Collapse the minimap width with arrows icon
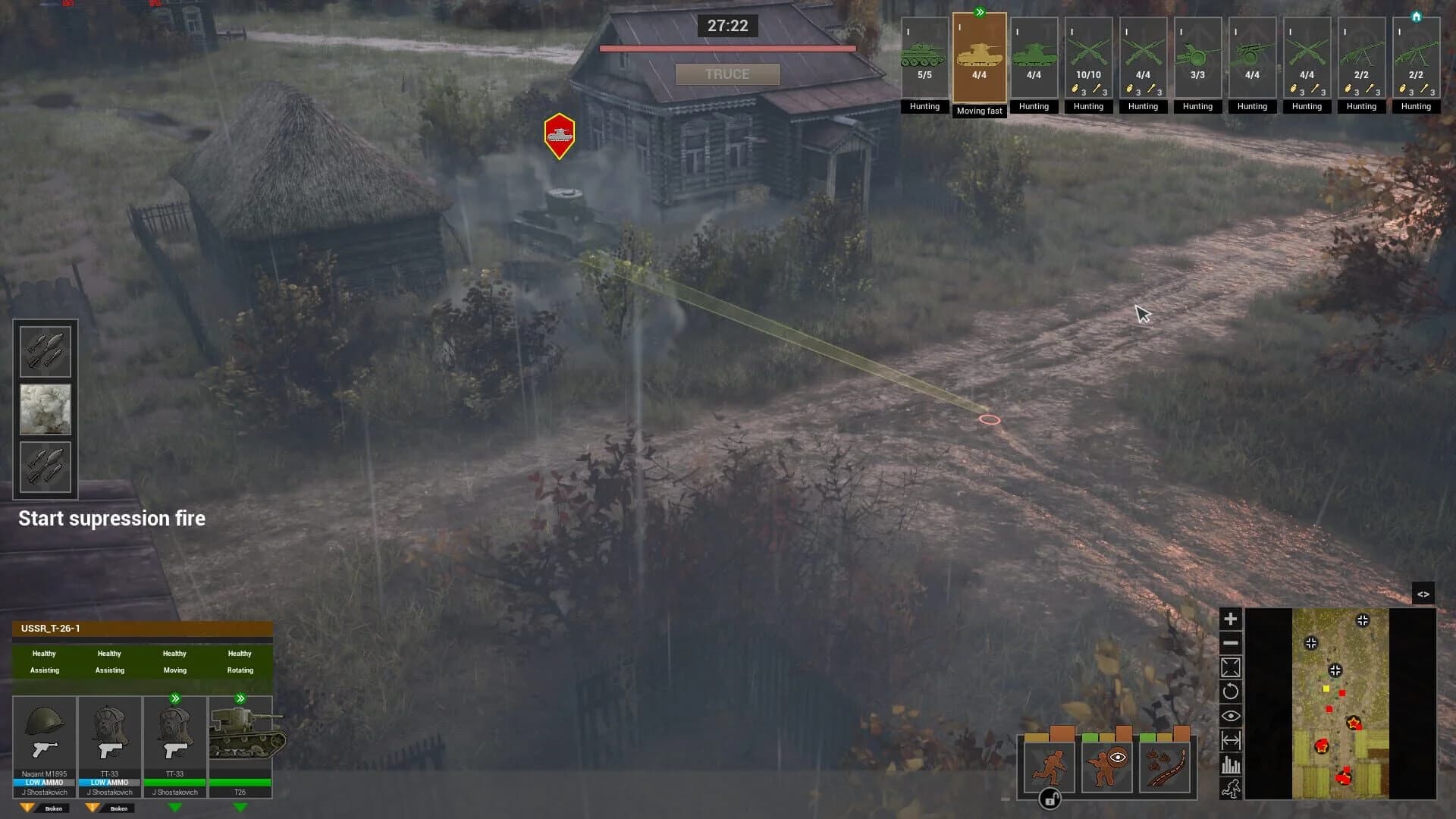Image resolution: width=1456 pixels, height=819 pixels. click(x=1231, y=739)
